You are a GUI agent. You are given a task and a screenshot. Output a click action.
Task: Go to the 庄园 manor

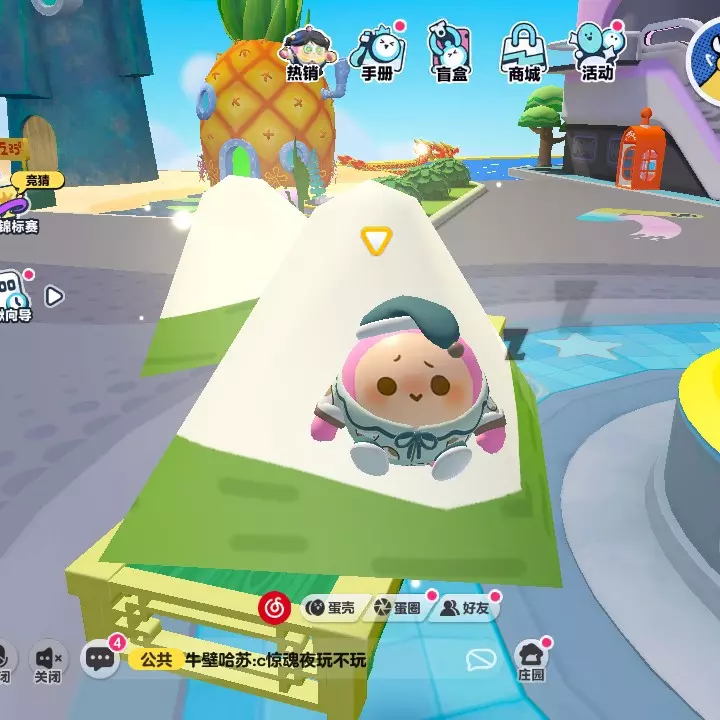coord(531,660)
